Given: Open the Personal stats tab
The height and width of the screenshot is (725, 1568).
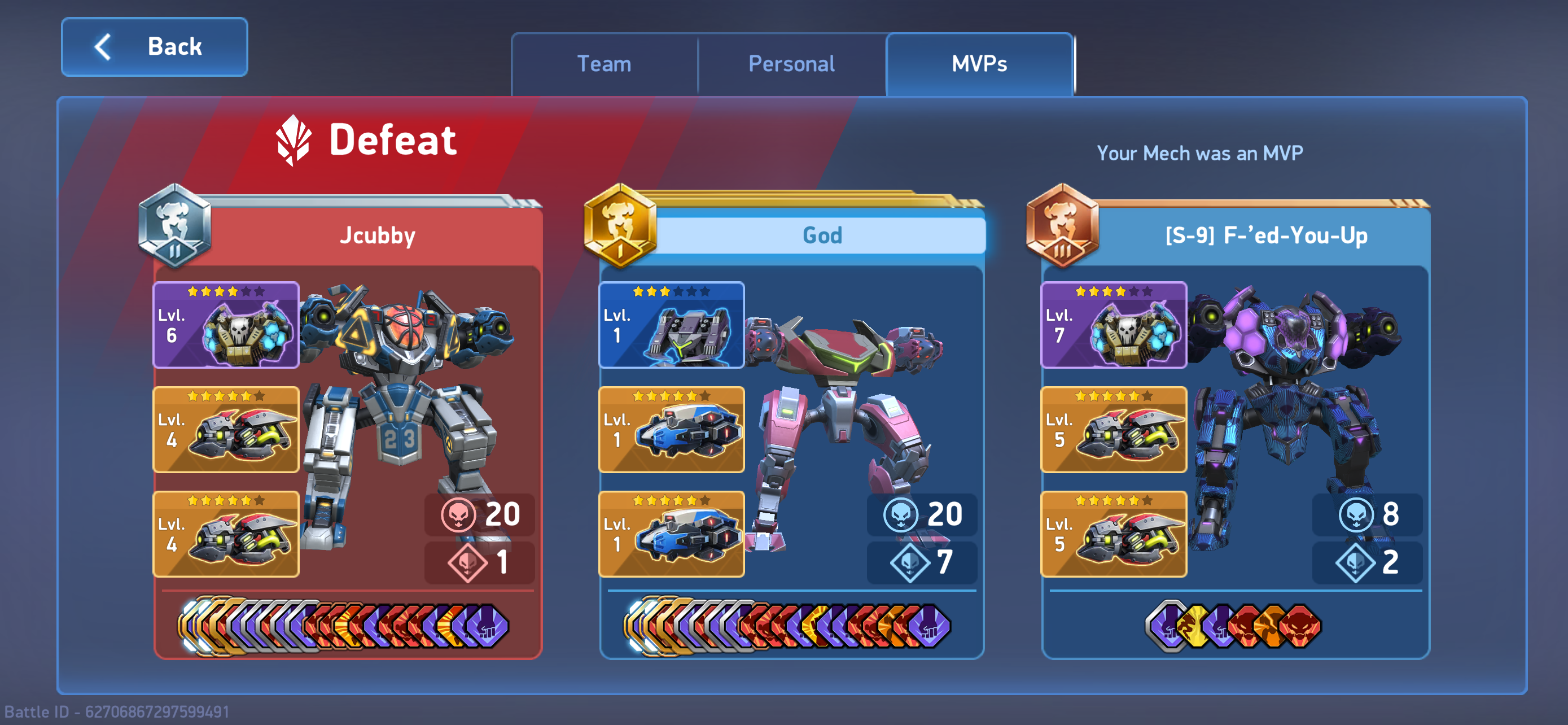Looking at the screenshot, I should pos(791,64).
